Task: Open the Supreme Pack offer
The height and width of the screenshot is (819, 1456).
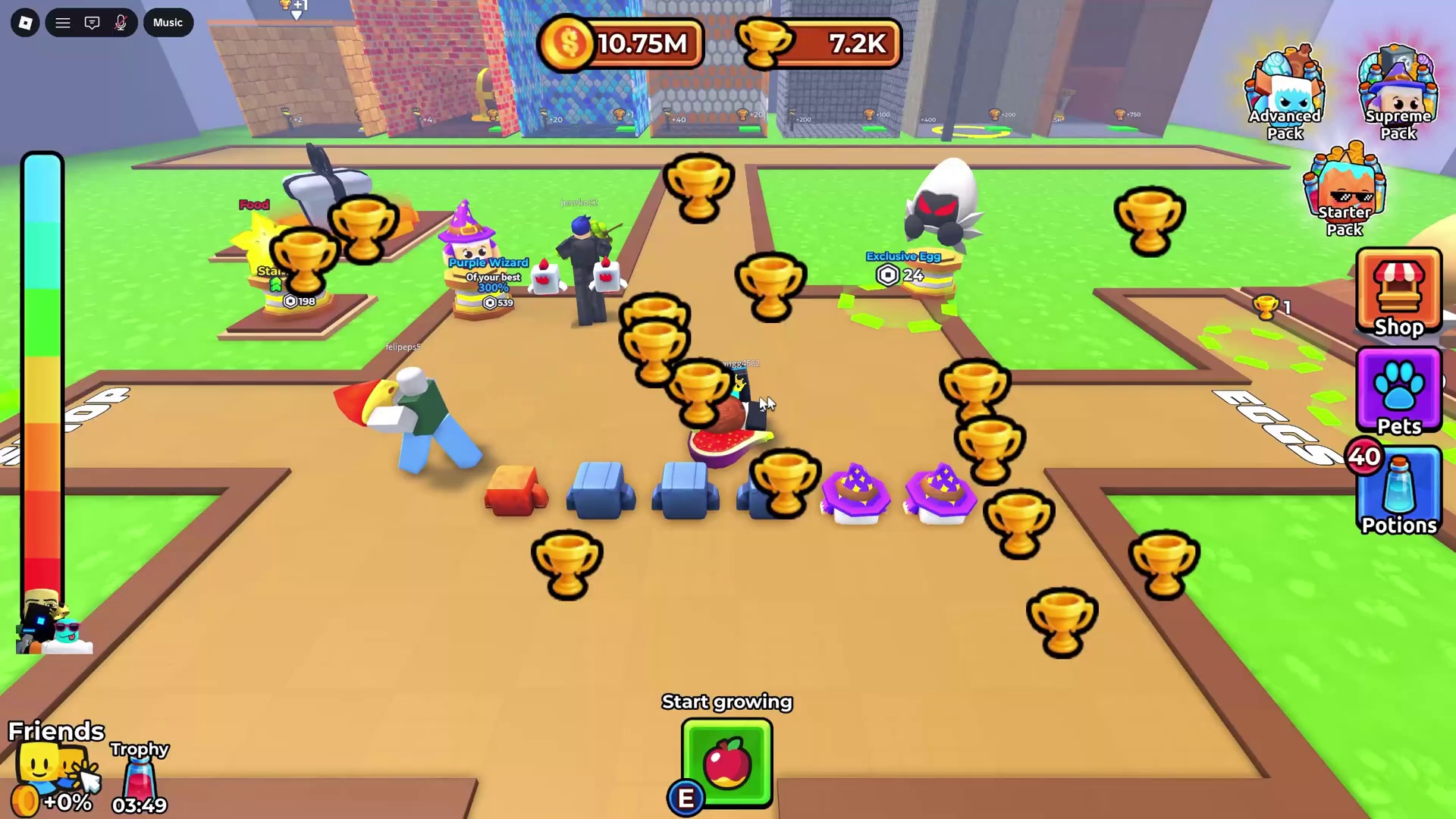Action: coord(1398,93)
